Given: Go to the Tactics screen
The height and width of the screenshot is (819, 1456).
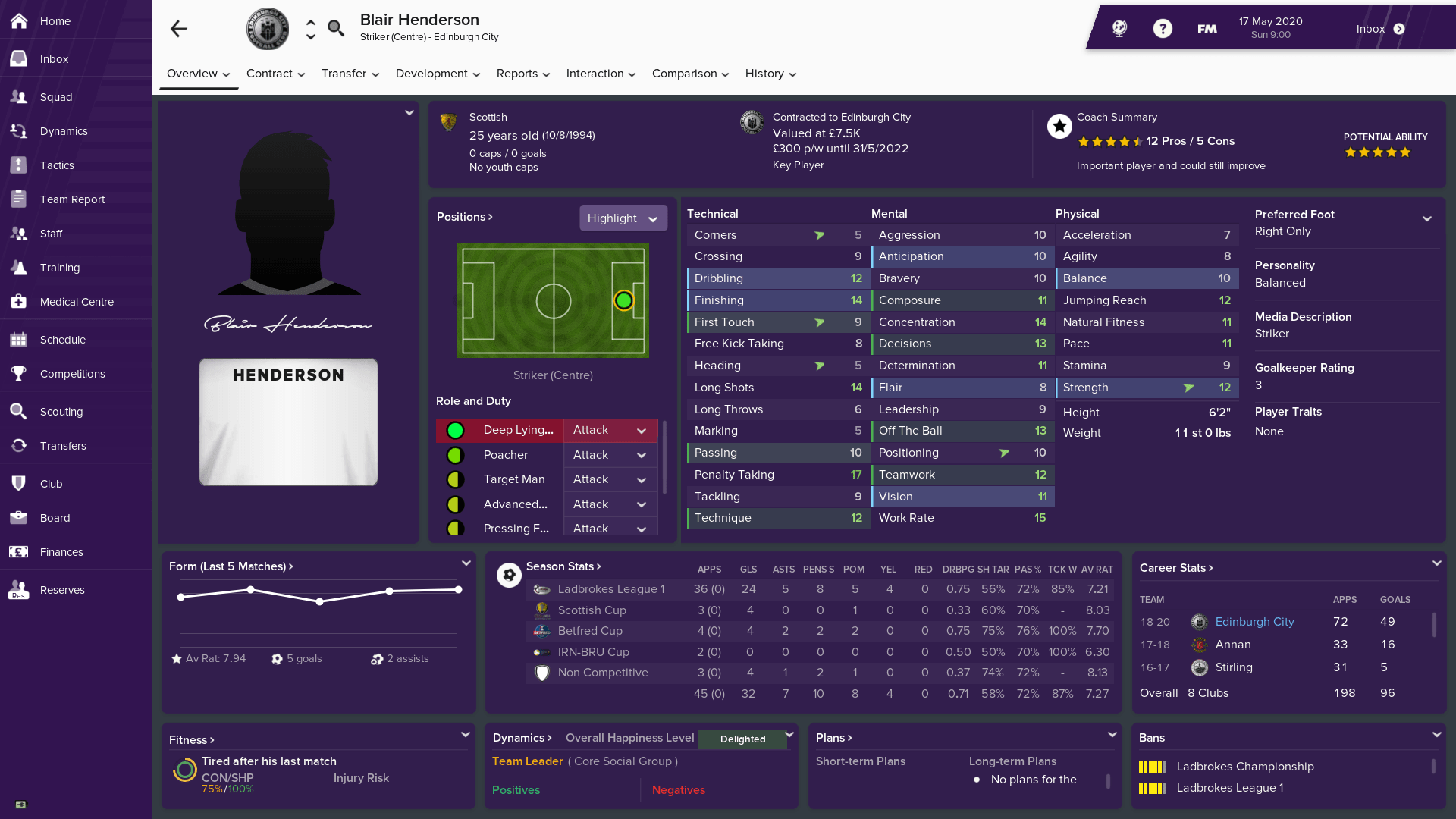Looking at the screenshot, I should pos(57,165).
